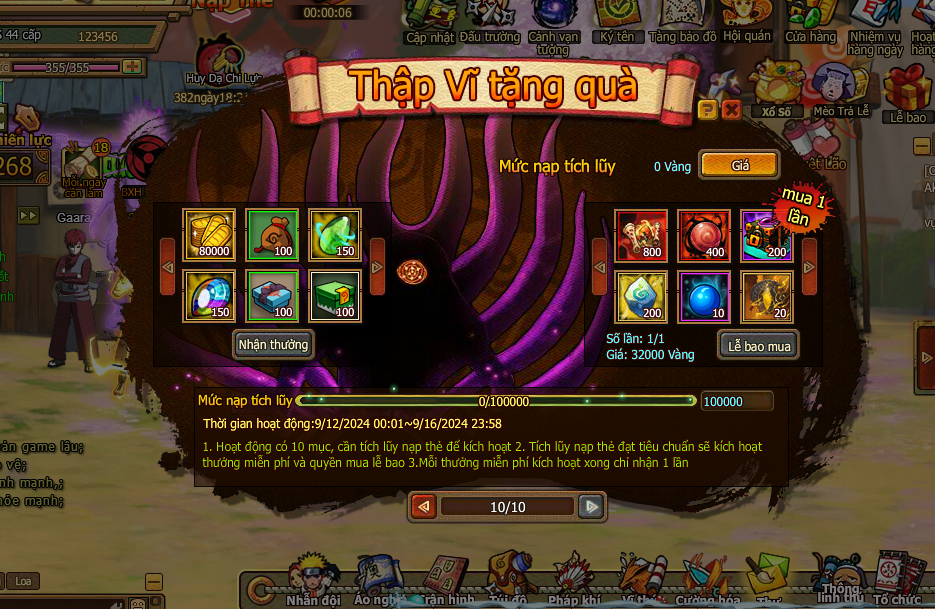
Task: Click the orange Giá button
Action: (x=739, y=165)
